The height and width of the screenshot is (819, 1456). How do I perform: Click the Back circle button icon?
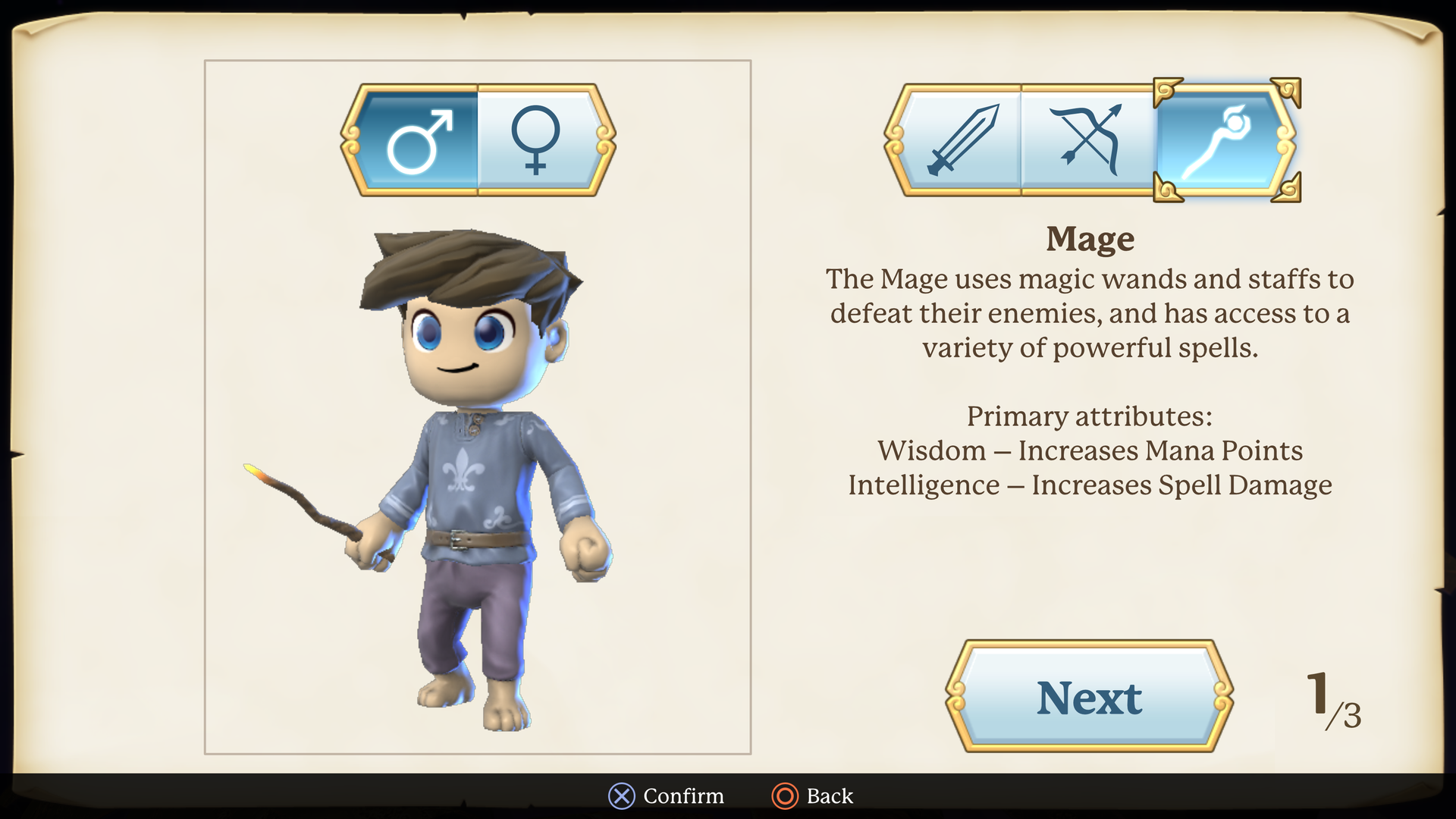click(784, 796)
